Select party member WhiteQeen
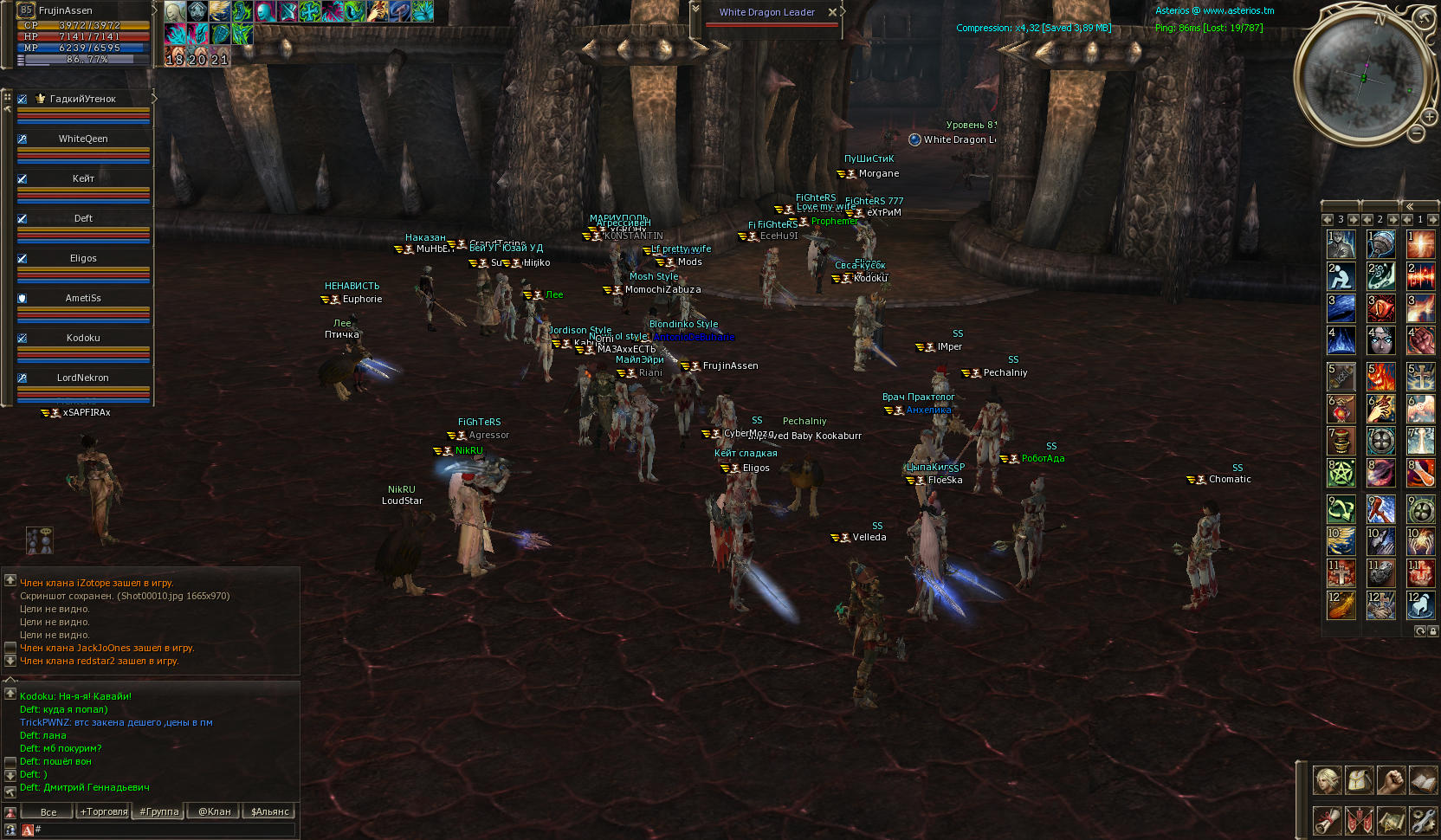 [83, 139]
